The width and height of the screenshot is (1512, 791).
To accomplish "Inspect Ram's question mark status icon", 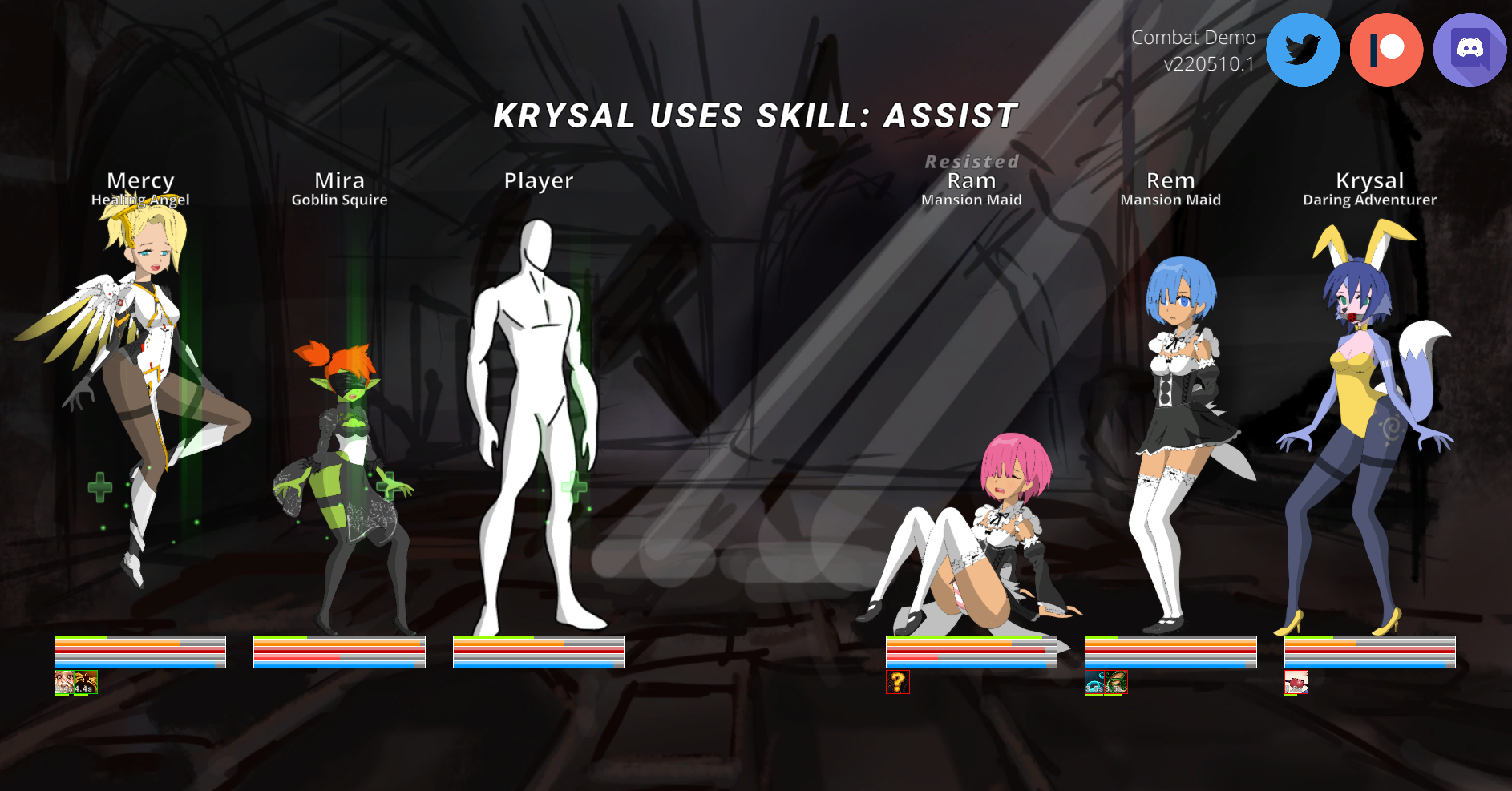I will (x=898, y=682).
